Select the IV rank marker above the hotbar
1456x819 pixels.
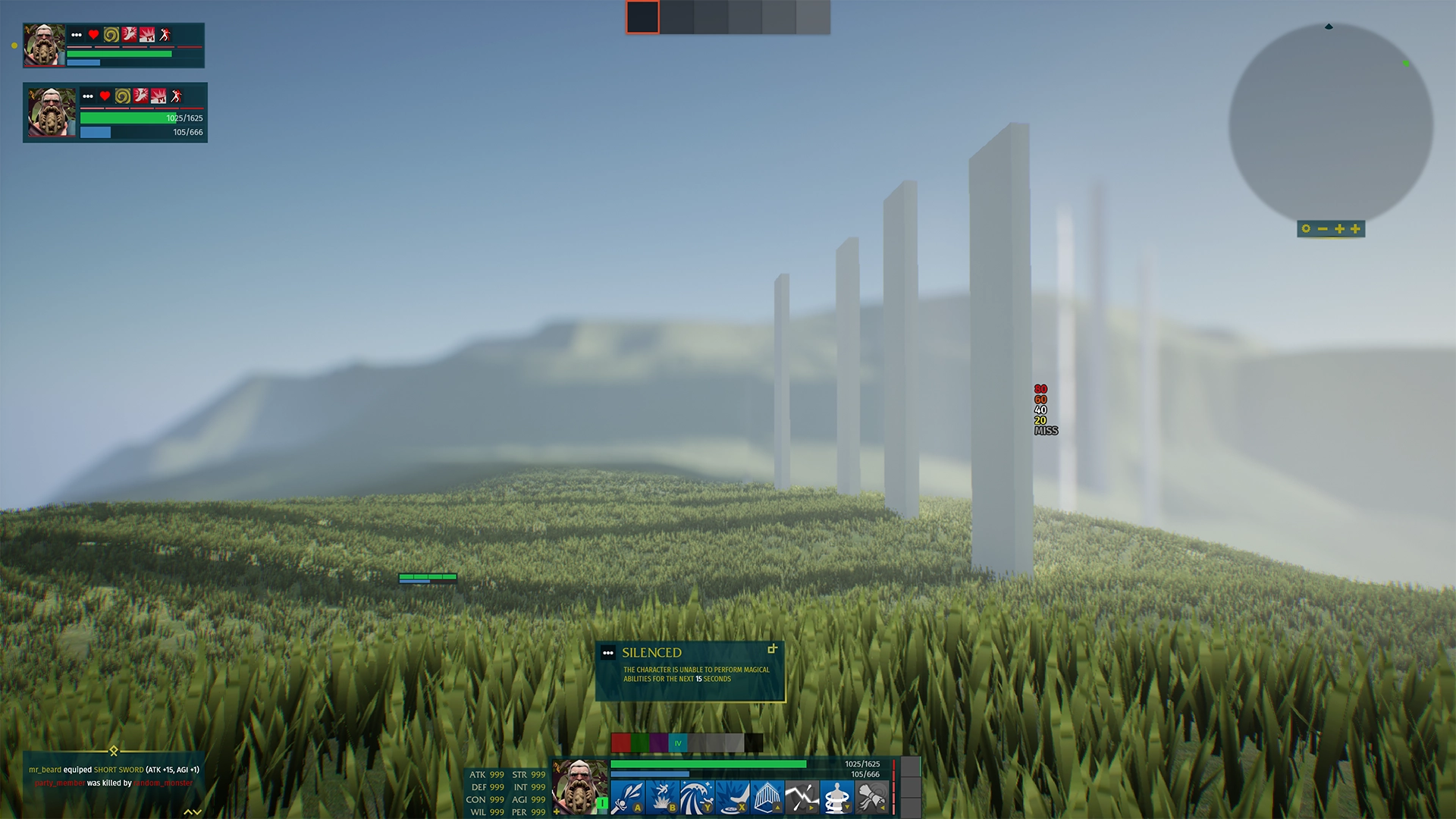click(677, 744)
